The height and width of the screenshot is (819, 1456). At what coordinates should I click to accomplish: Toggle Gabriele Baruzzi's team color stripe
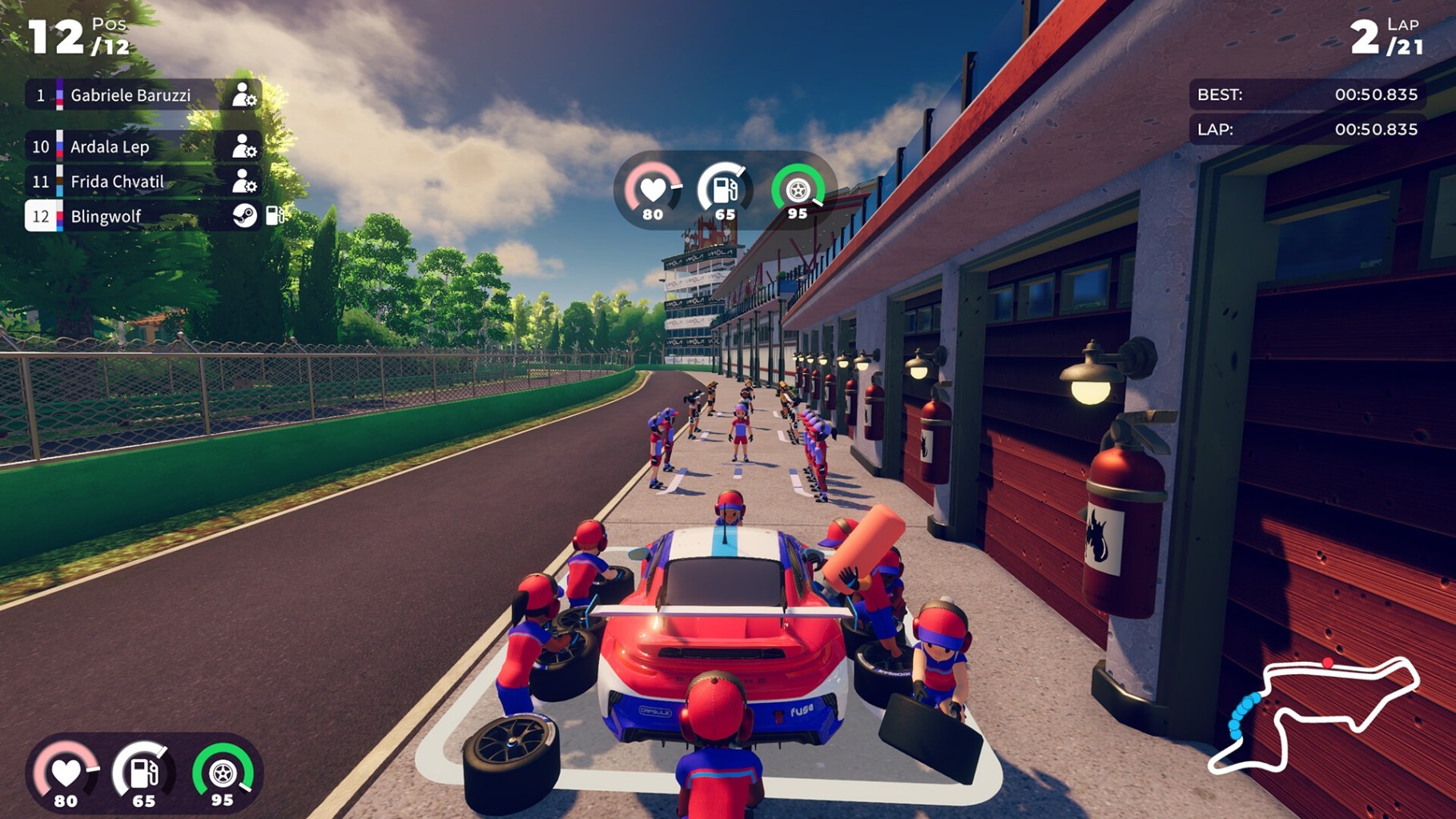coord(60,94)
